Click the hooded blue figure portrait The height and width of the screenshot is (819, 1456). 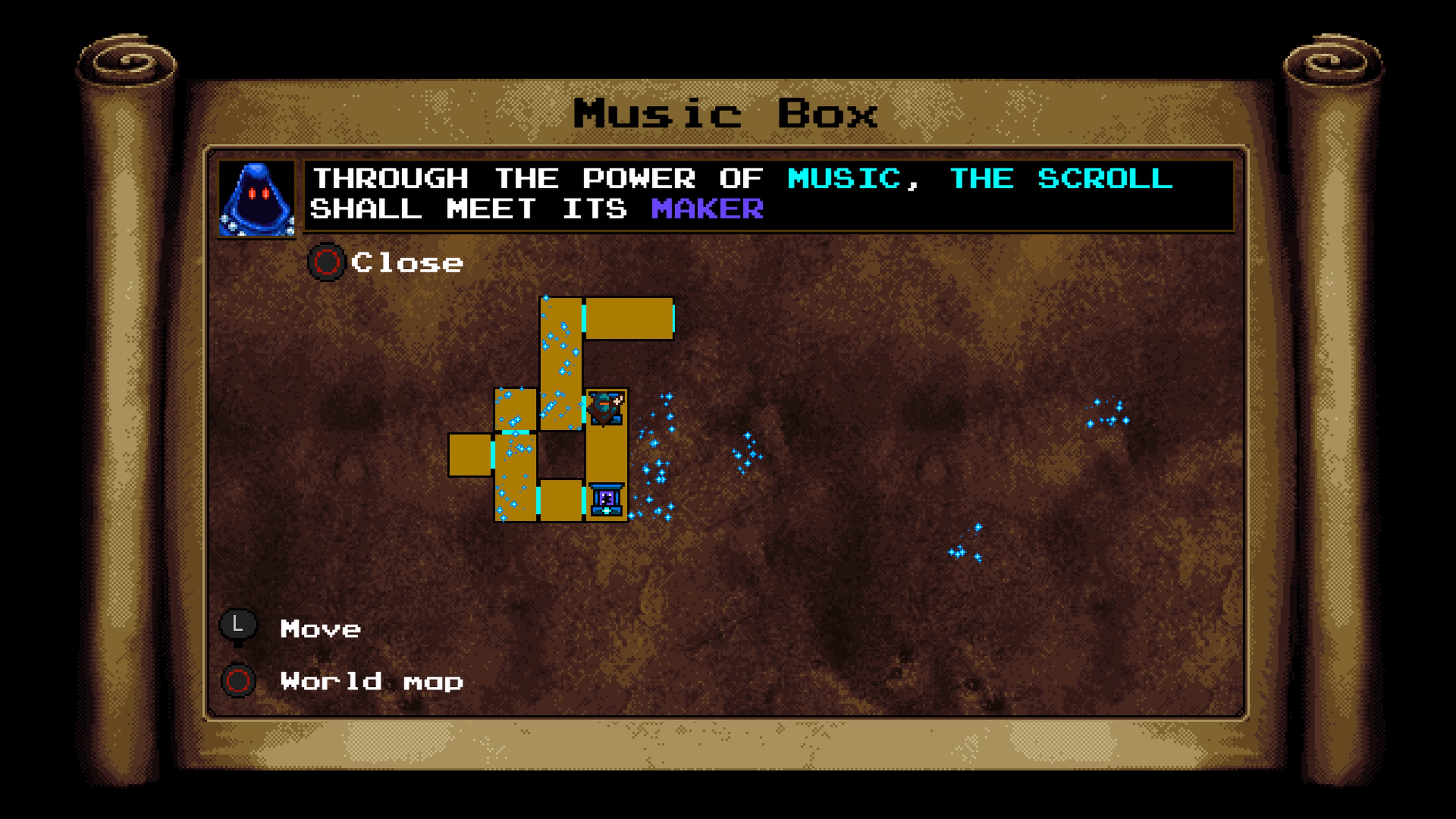257,199
